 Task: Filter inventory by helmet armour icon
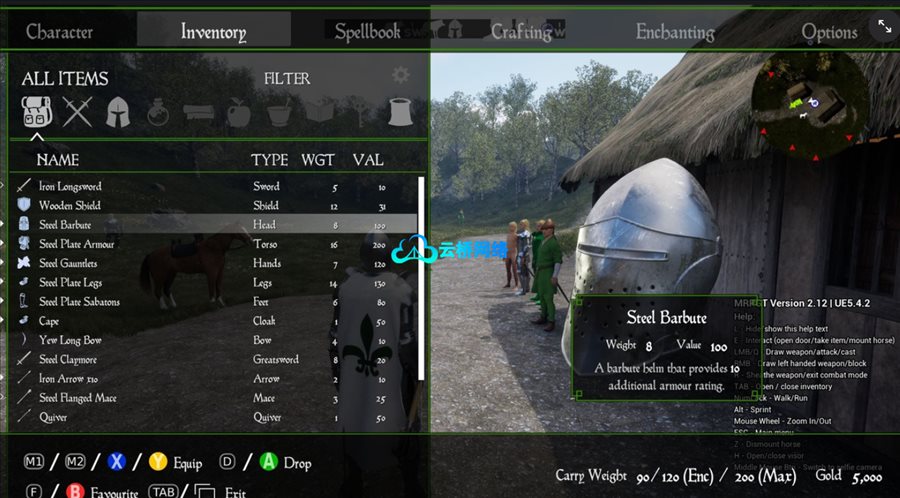118,112
